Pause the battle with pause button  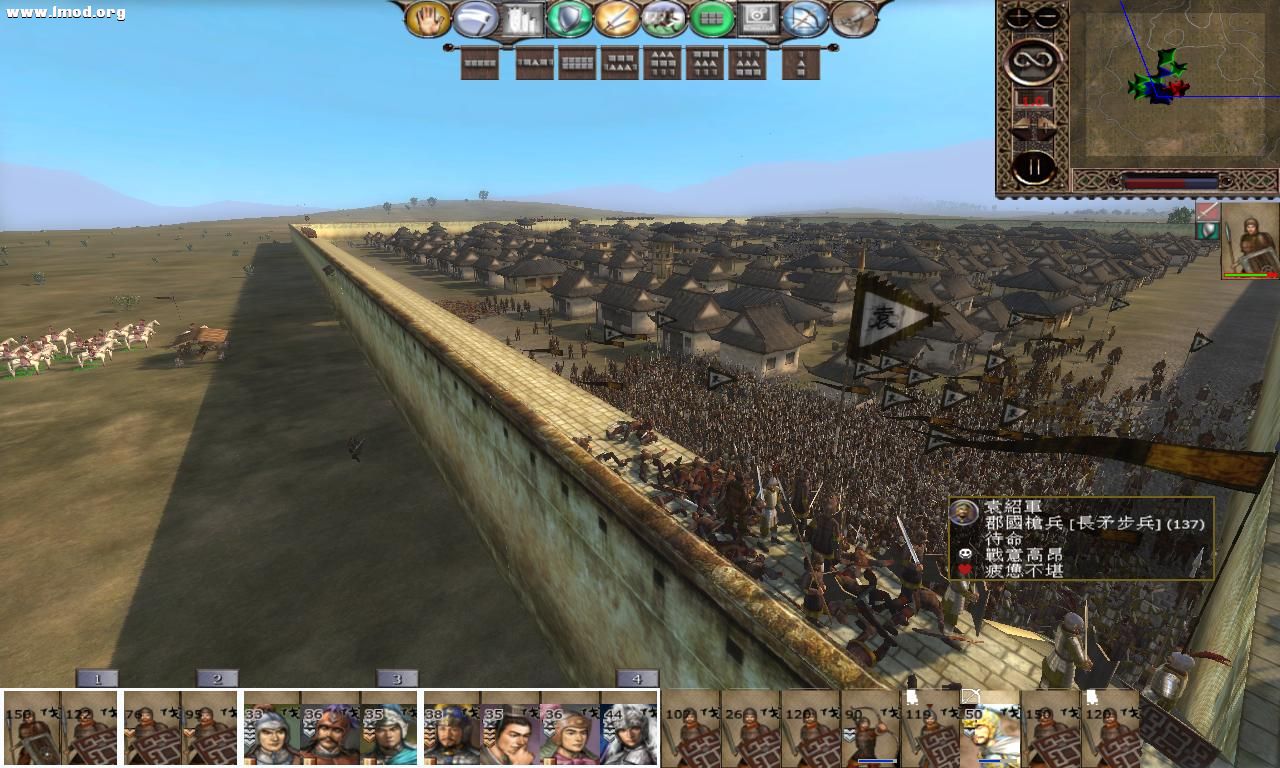pyautogui.click(x=1035, y=164)
